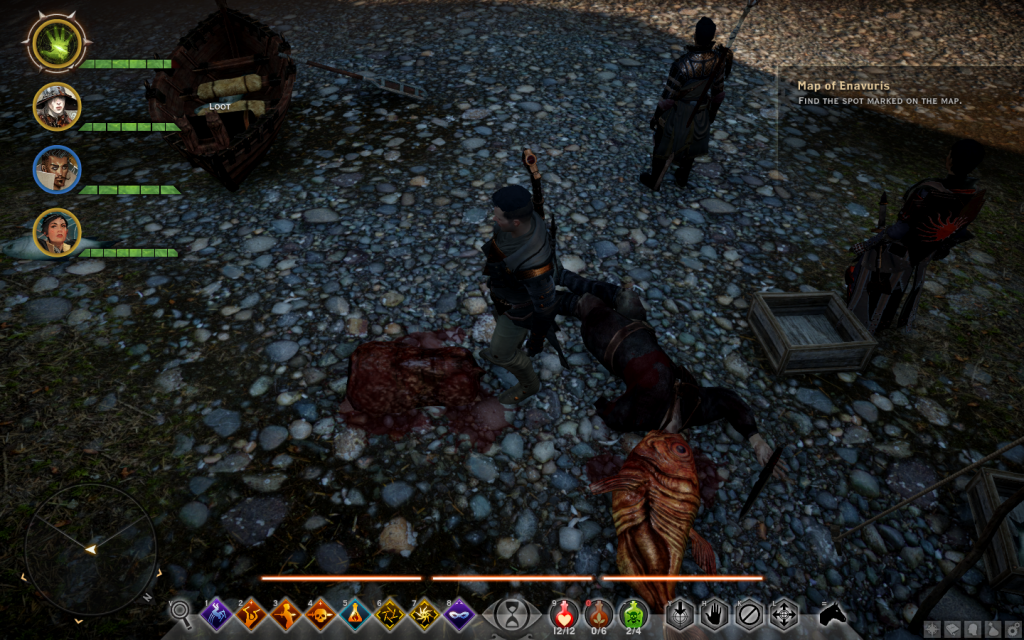Summon the mount with the horse icon
This screenshot has height=640, width=1024.
coord(832,612)
